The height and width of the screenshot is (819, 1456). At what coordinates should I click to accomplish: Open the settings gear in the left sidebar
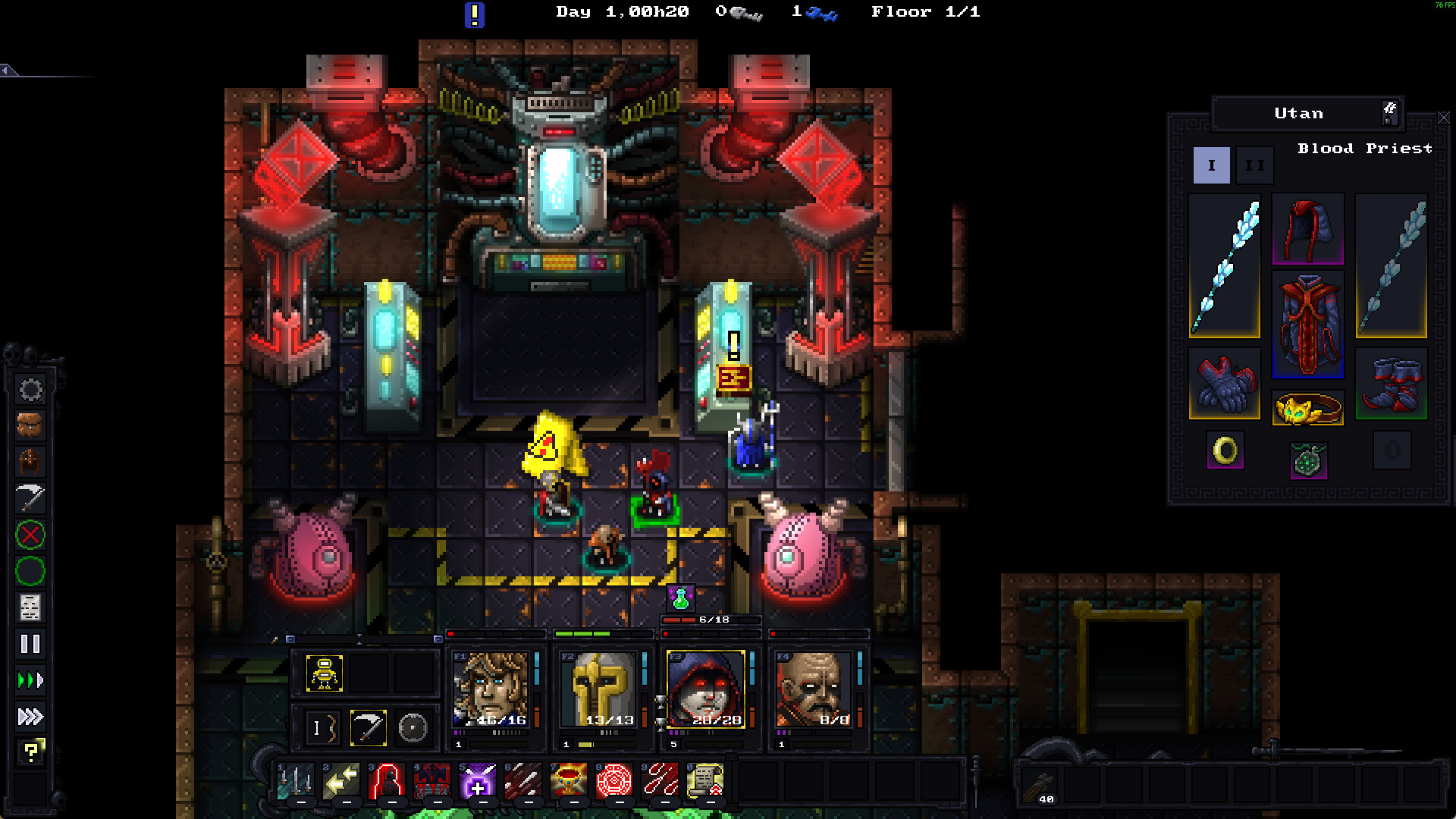[x=30, y=390]
